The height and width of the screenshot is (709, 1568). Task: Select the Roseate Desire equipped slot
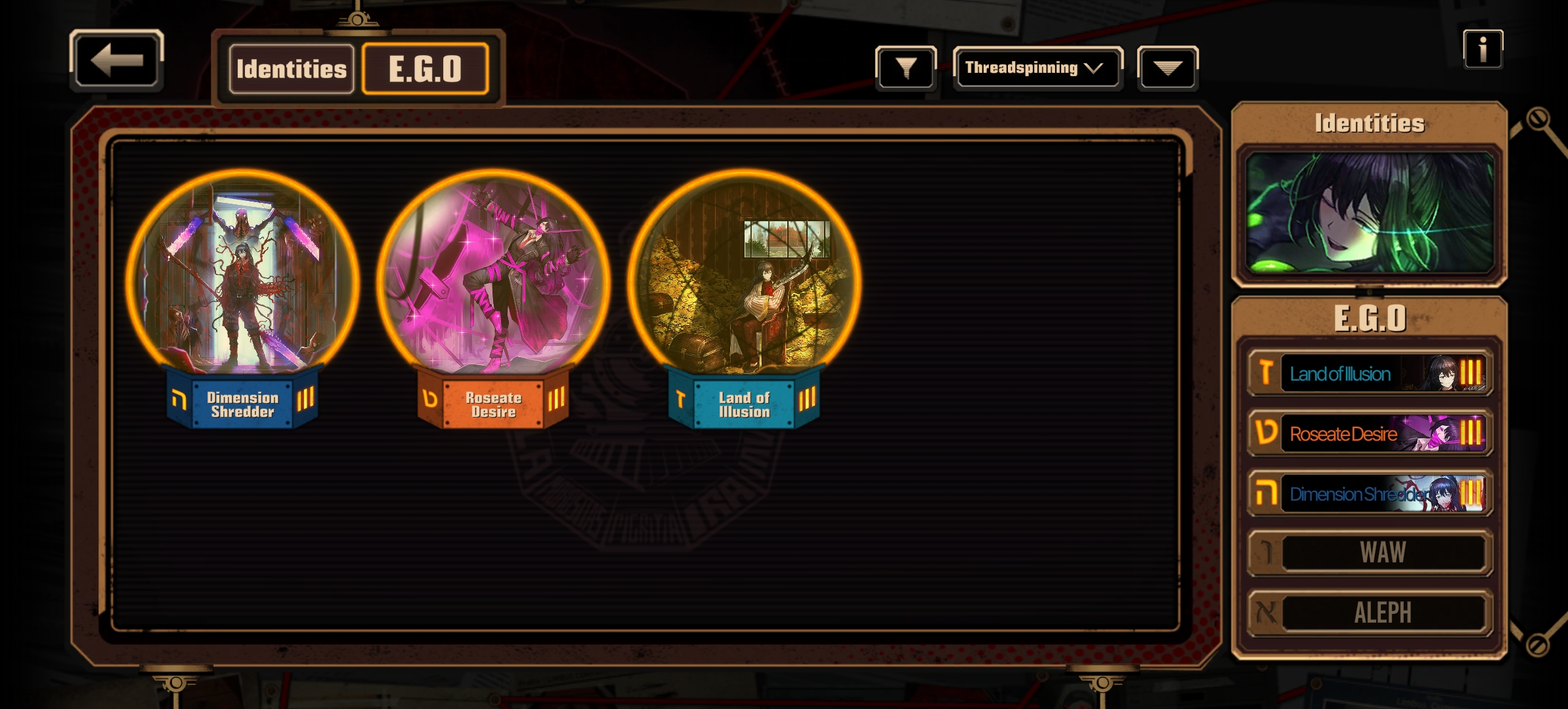[x=1370, y=433]
